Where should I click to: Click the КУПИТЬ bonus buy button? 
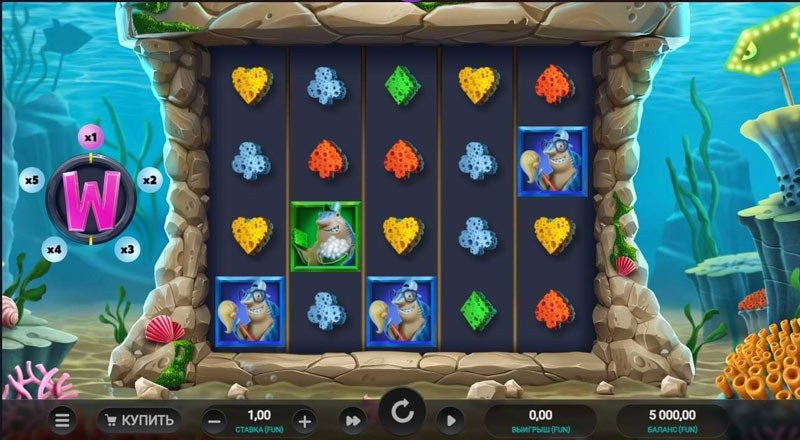coord(141,419)
